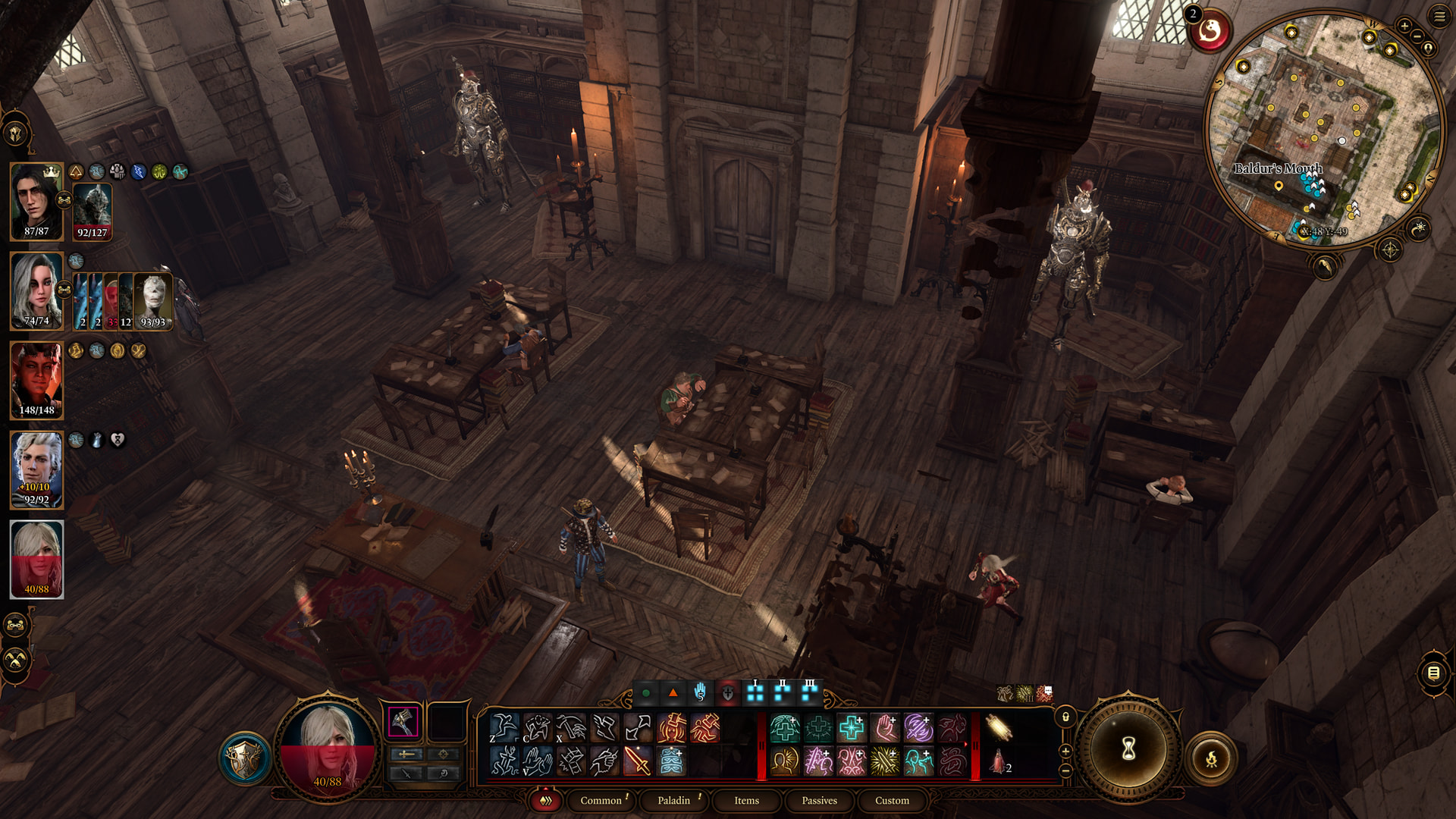The height and width of the screenshot is (819, 1456).
Task: Choose the dark-haired party leader portrait
Action: pos(36,201)
